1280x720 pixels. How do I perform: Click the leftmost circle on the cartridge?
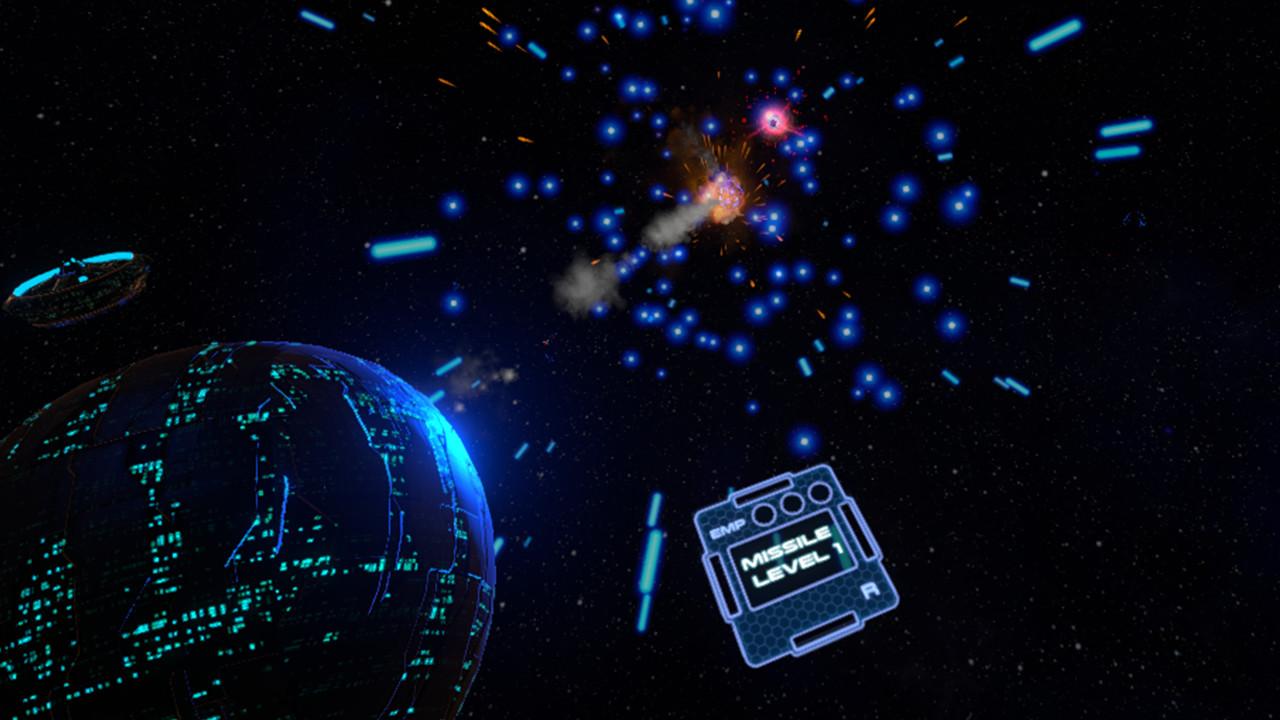coord(765,516)
